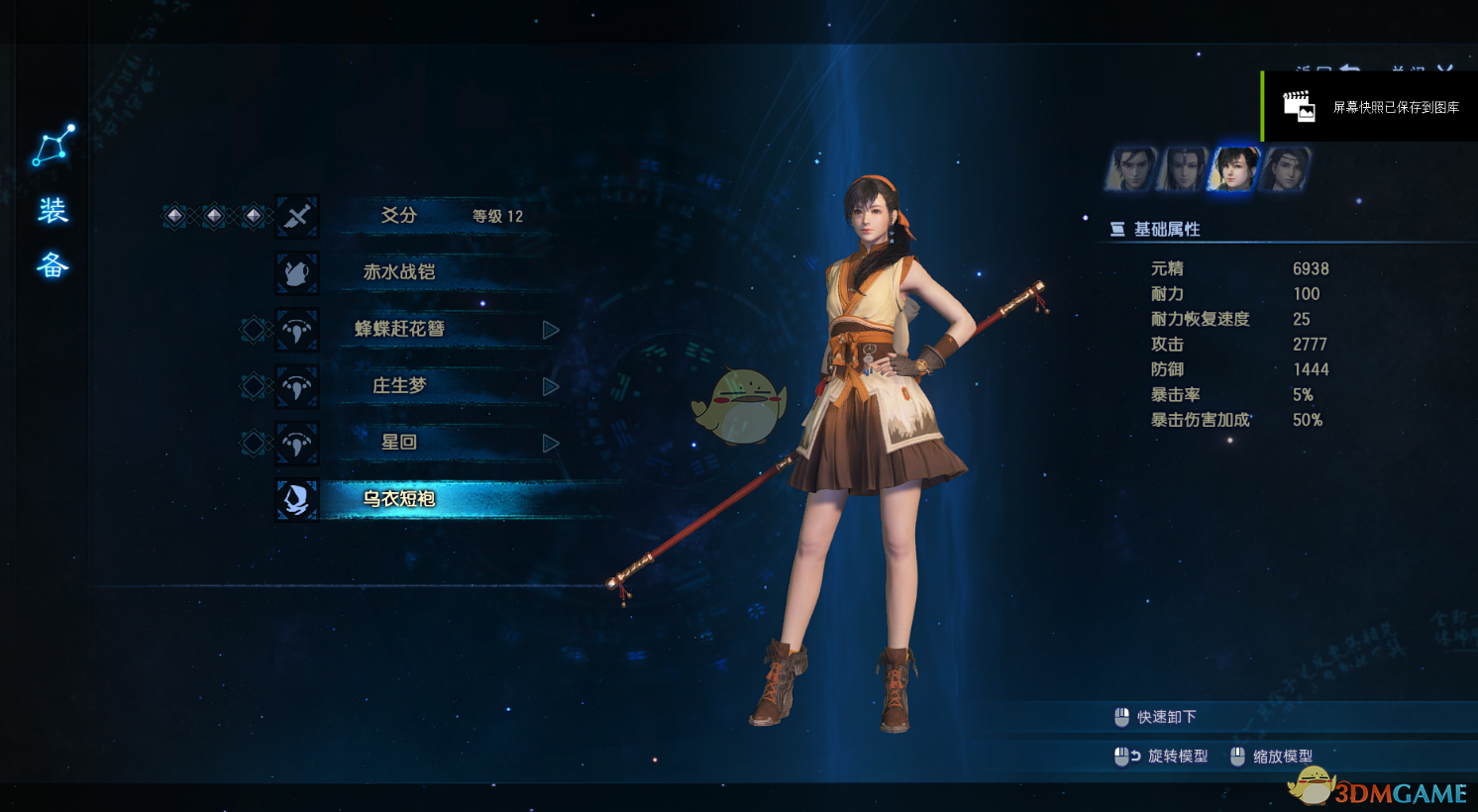Open the 装备 equipment tab
Screen dimensions: 1478x812
click(x=53, y=238)
